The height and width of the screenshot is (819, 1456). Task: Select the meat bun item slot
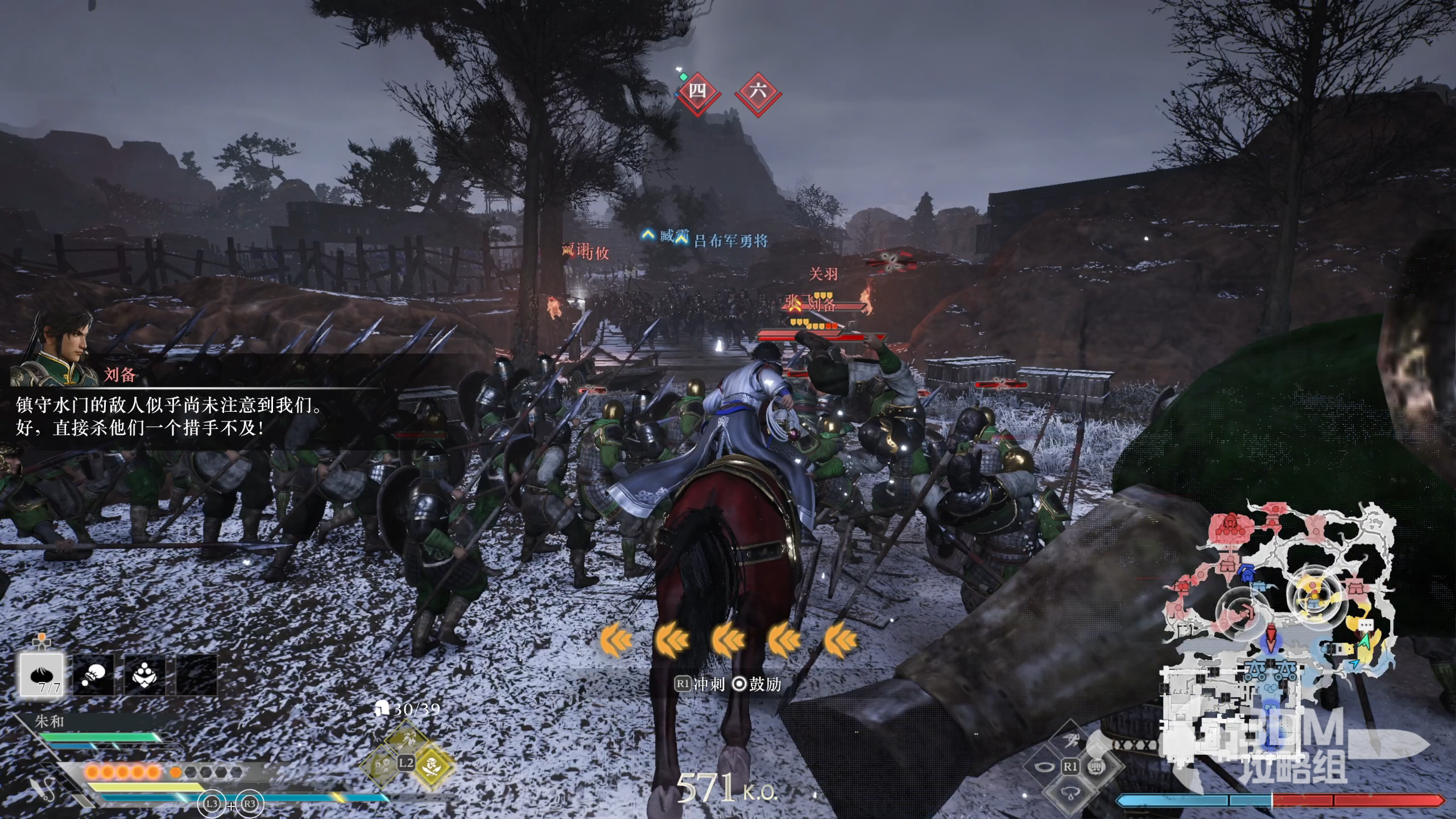42,675
